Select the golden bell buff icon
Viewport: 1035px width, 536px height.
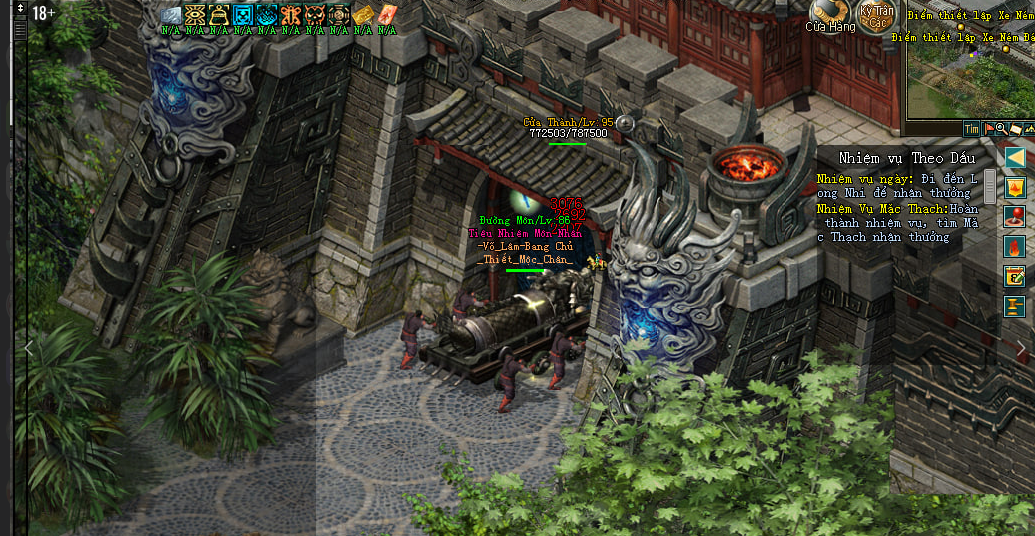click(219, 15)
